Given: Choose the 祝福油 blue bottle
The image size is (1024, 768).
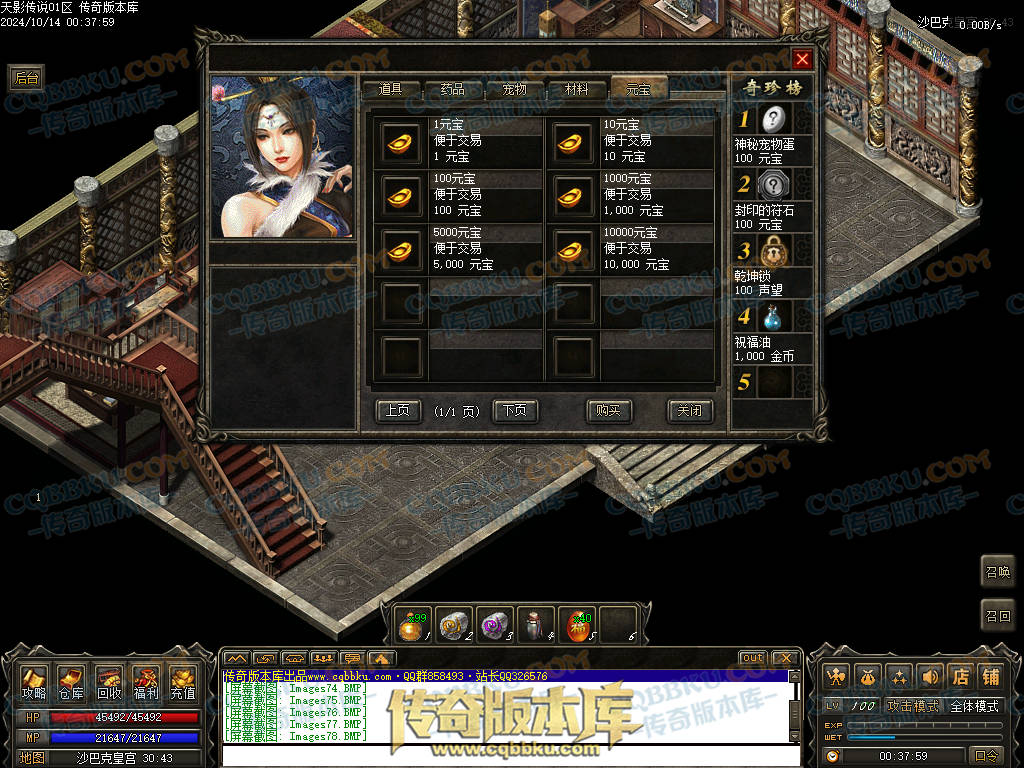Looking at the screenshot, I should [x=772, y=318].
